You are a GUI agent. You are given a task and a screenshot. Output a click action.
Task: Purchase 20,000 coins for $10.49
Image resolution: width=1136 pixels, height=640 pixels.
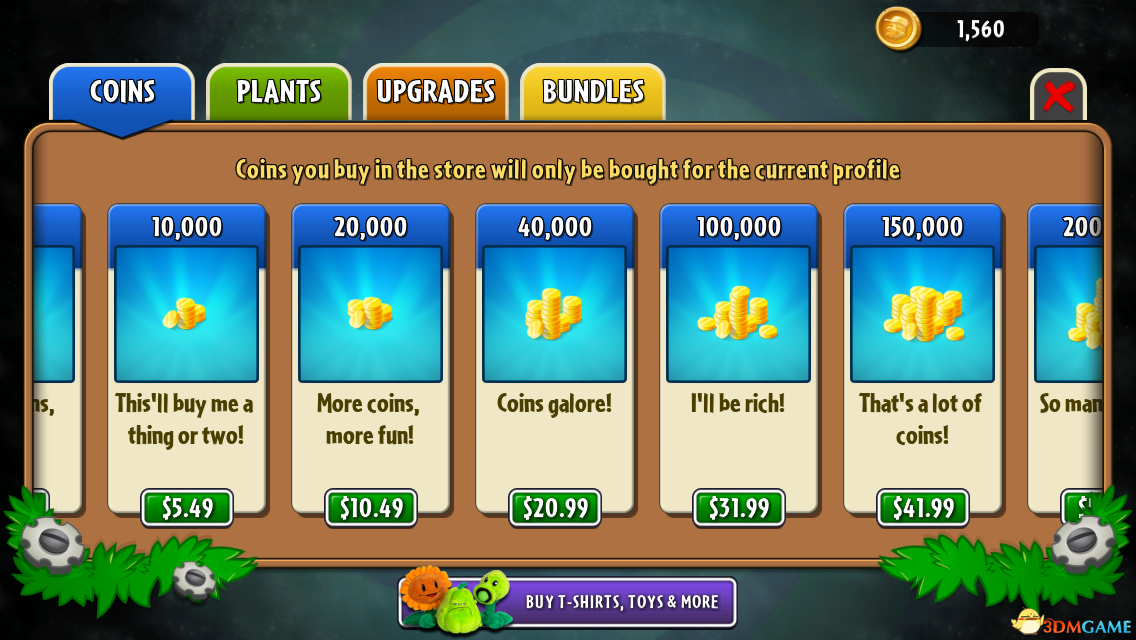point(371,508)
